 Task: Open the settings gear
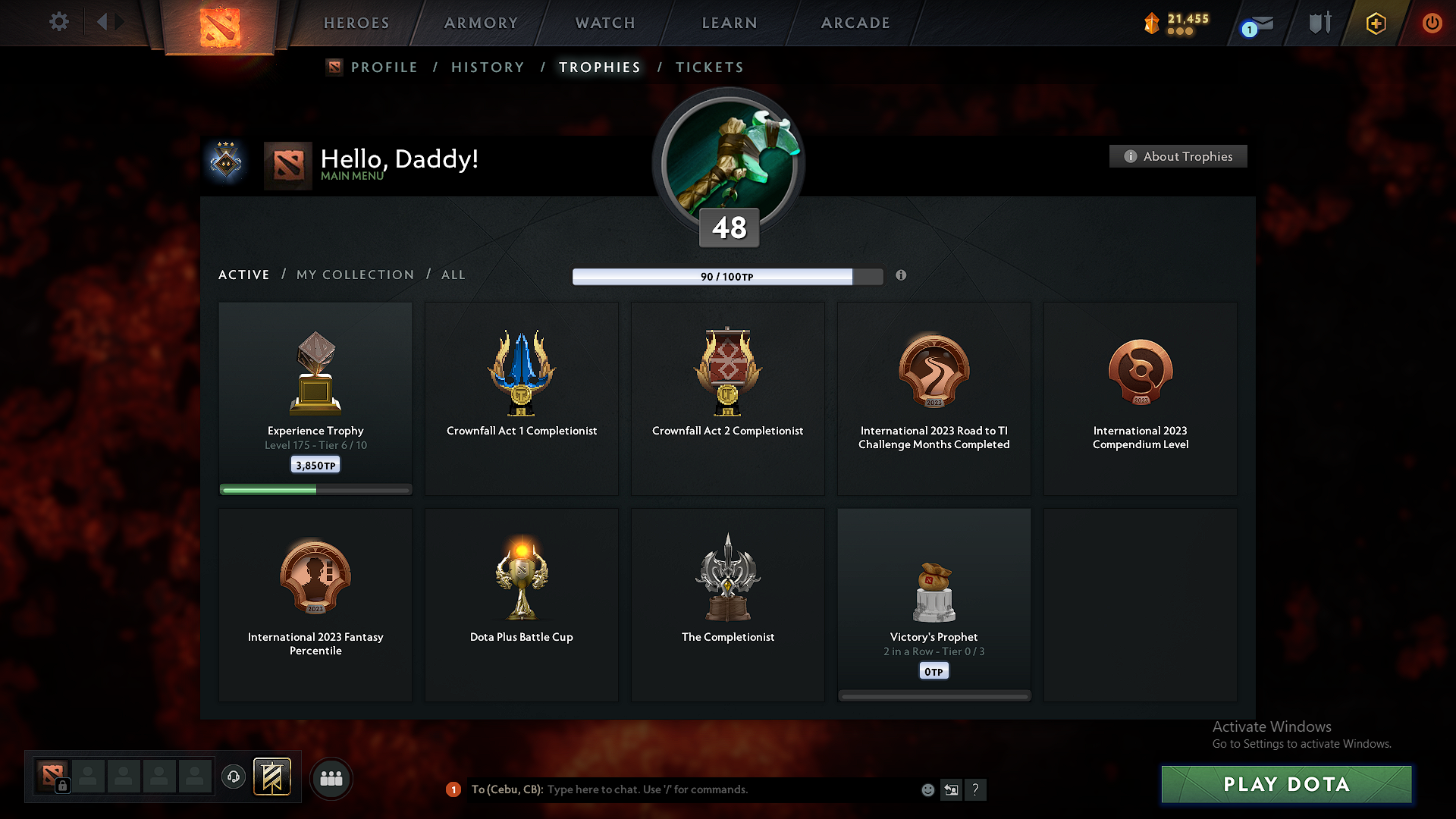click(x=59, y=23)
